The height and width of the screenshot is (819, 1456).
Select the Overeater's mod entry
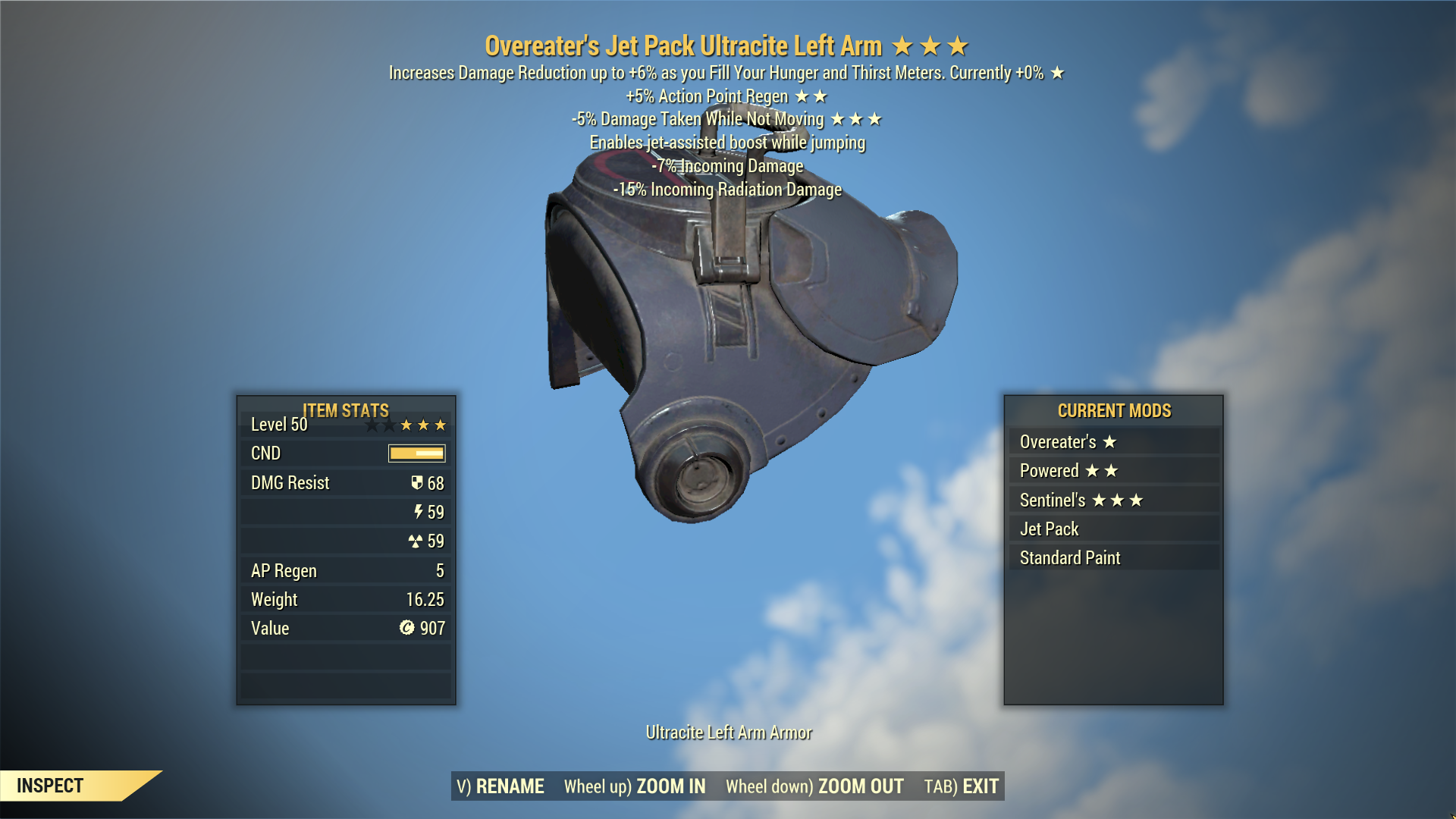click(x=1113, y=442)
